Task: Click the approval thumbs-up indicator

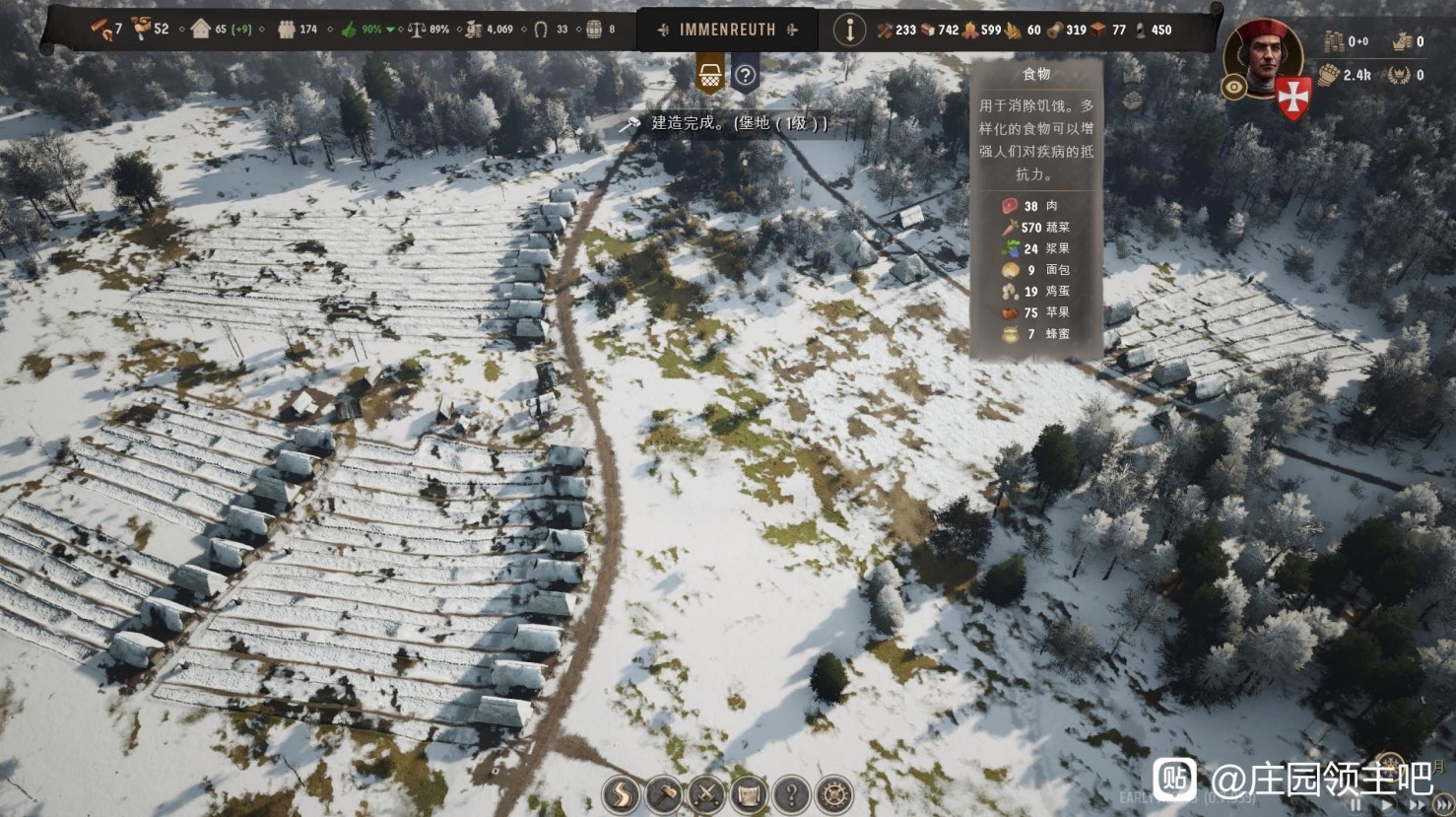Action: click(x=349, y=30)
